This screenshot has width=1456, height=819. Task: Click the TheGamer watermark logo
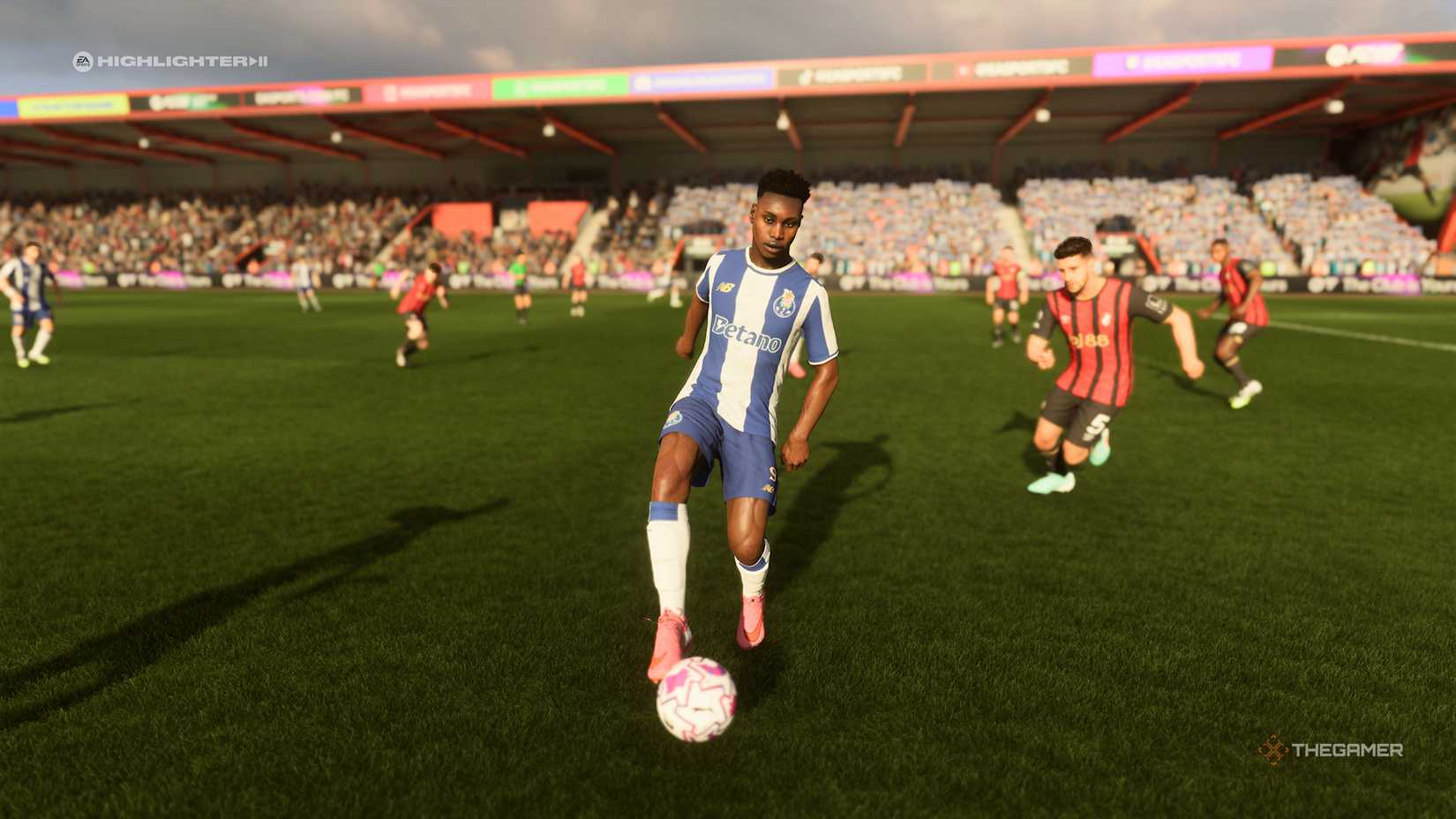click(1331, 750)
